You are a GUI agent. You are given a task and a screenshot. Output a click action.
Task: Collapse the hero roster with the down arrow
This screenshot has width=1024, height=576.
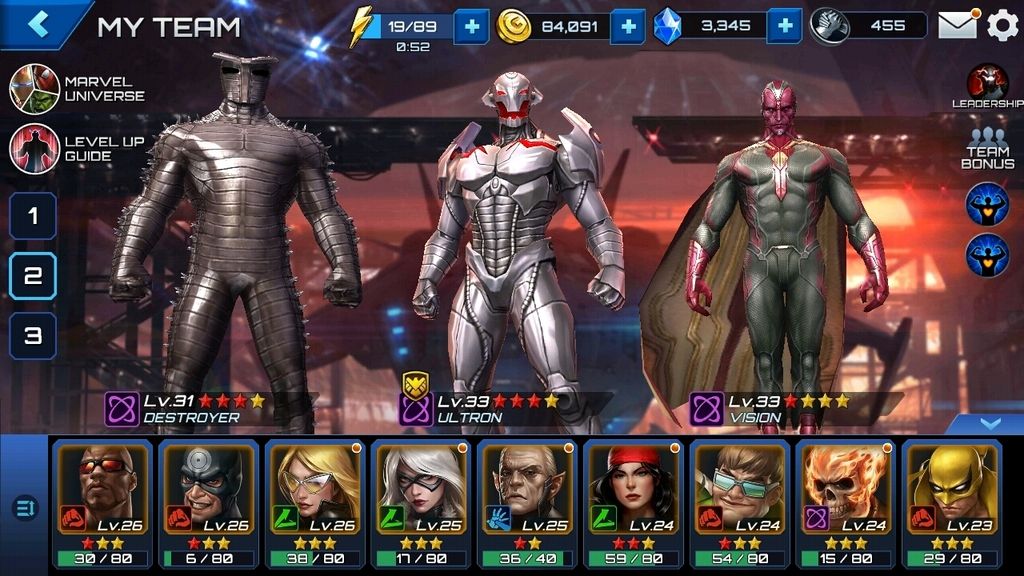[989, 424]
